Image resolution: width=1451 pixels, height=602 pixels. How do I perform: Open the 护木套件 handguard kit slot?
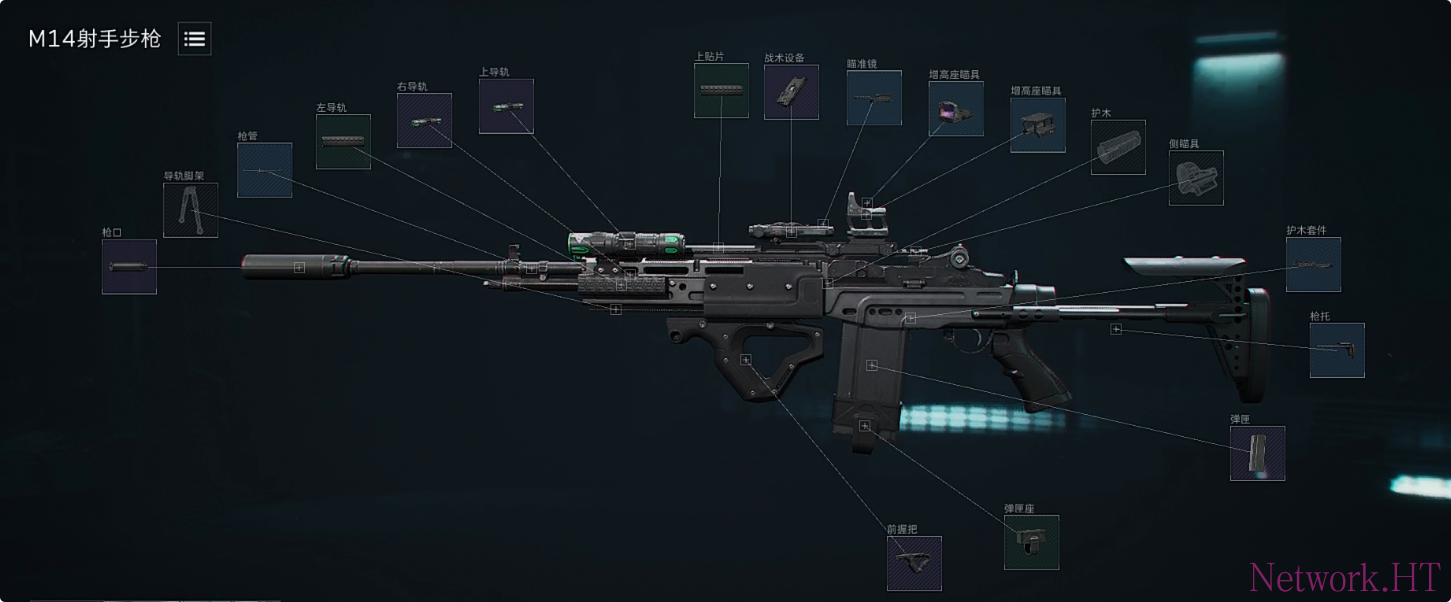pos(1313,264)
